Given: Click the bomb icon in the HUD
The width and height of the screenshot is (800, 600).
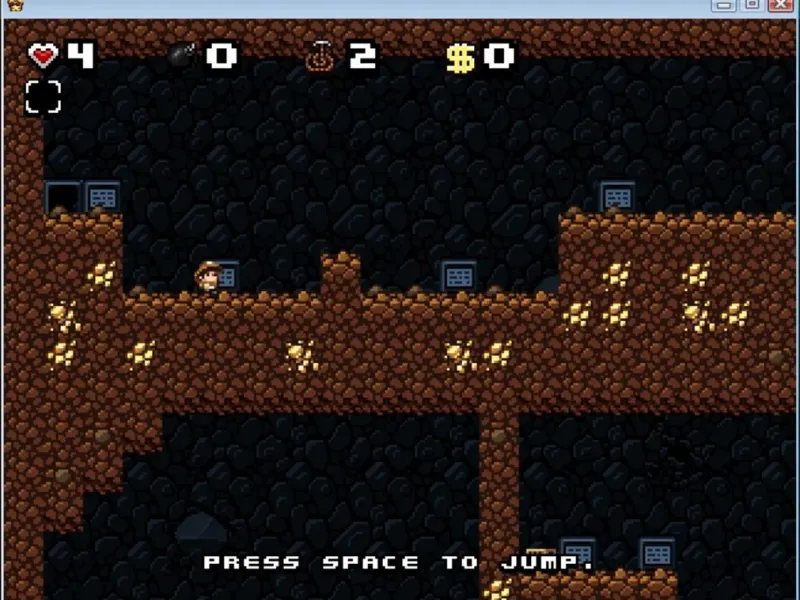Looking at the screenshot, I should (182, 56).
